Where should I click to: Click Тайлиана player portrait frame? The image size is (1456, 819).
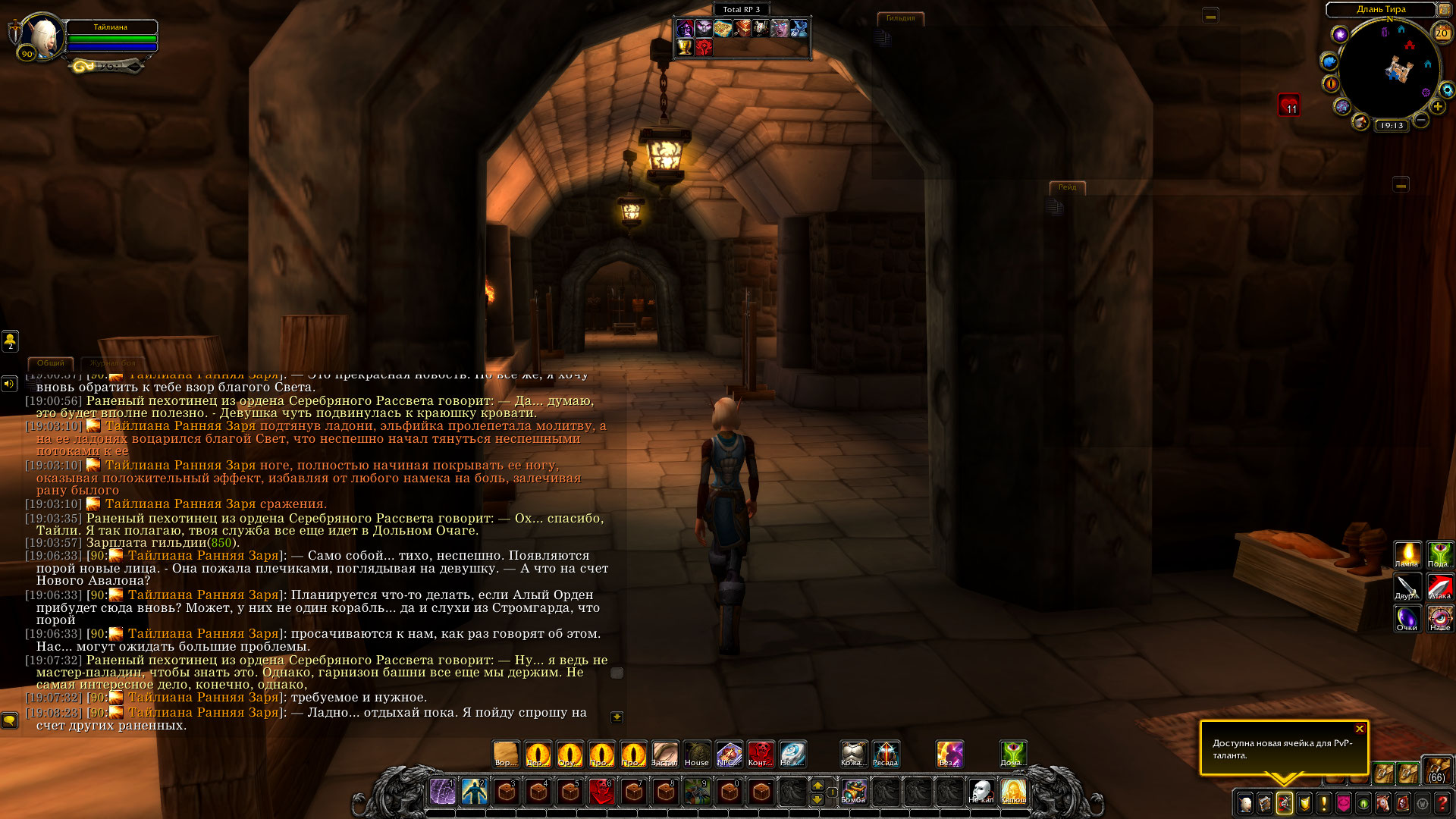[x=42, y=36]
